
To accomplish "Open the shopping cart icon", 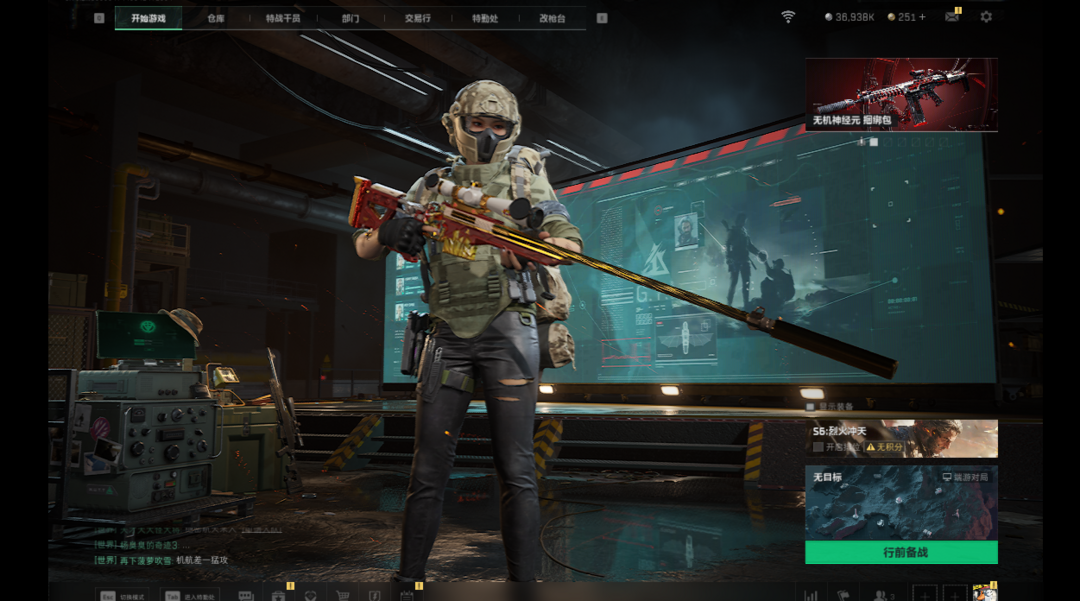I will tap(342, 594).
